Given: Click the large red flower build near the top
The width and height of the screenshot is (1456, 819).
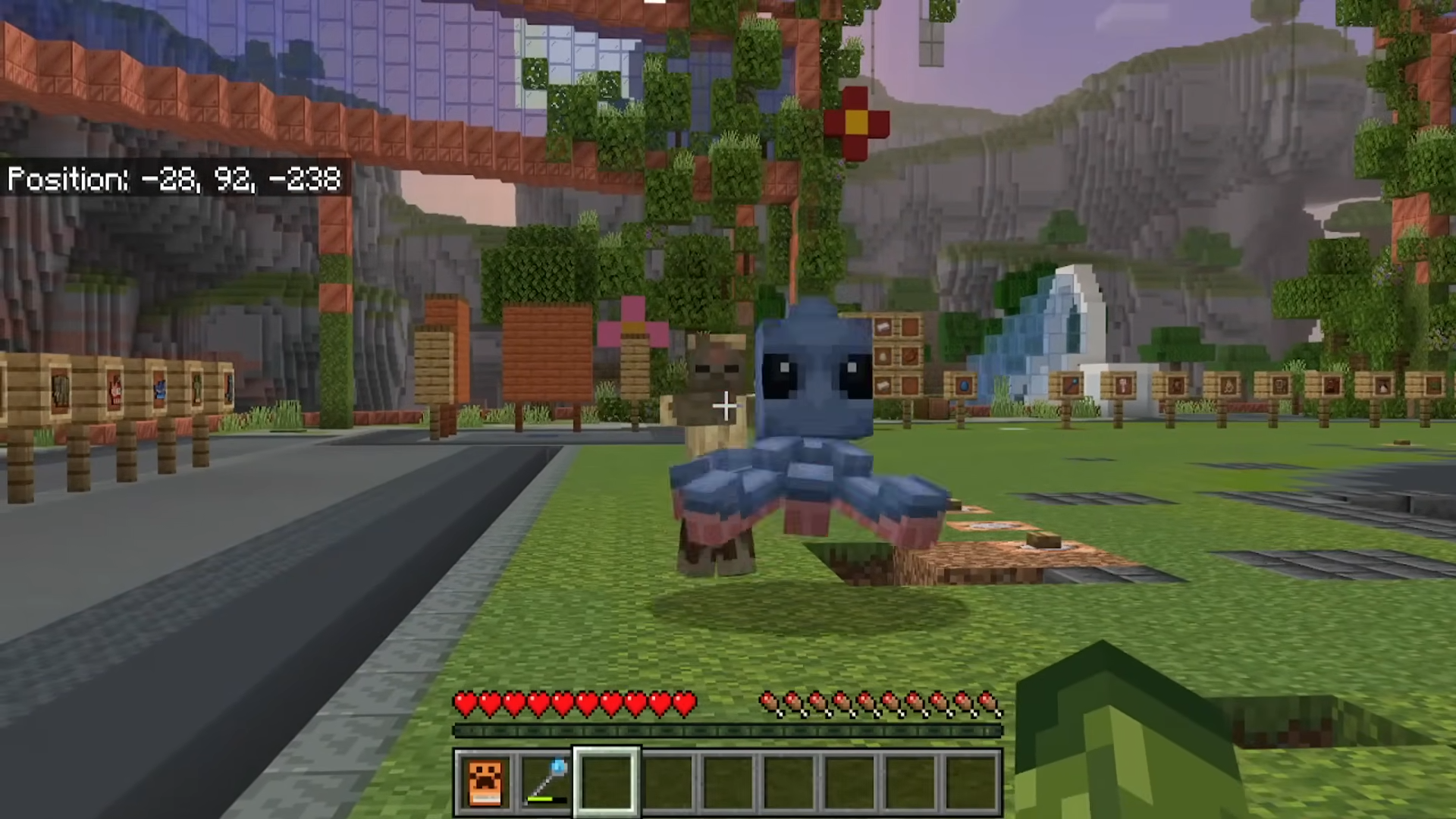Looking at the screenshot, I should [x=857, y=121].
